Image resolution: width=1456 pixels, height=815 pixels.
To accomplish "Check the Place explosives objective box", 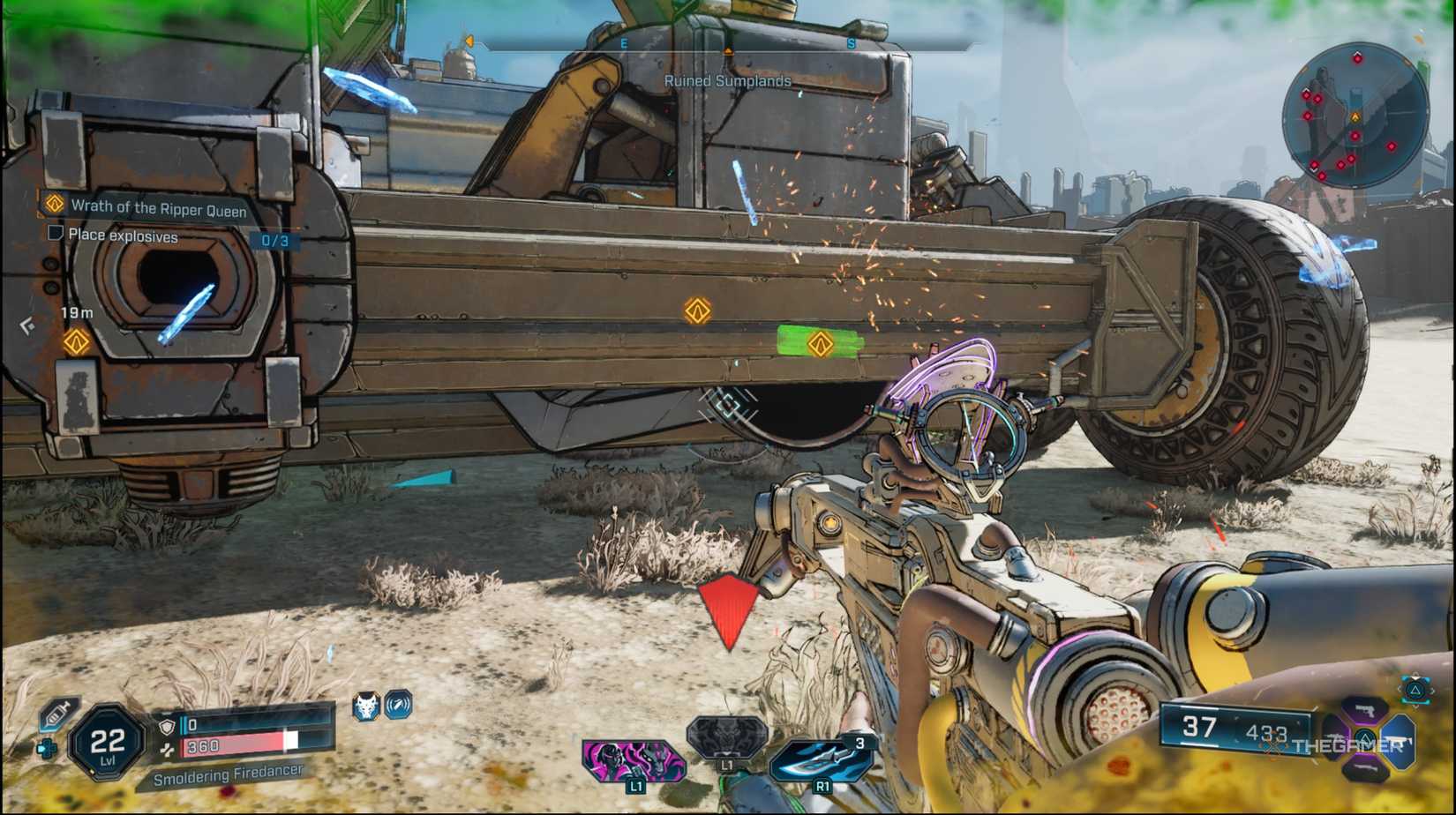I will pos(56,232).
